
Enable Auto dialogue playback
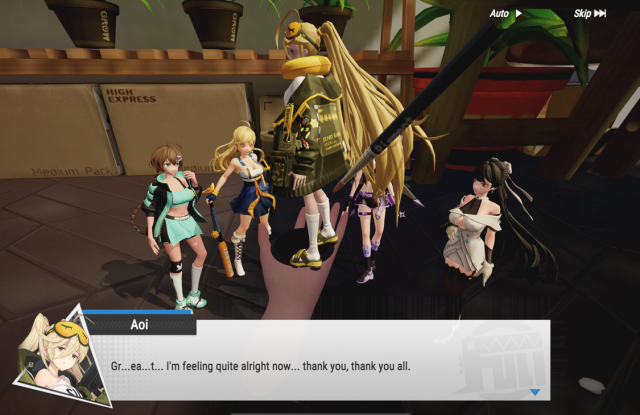tap(506, 14)
